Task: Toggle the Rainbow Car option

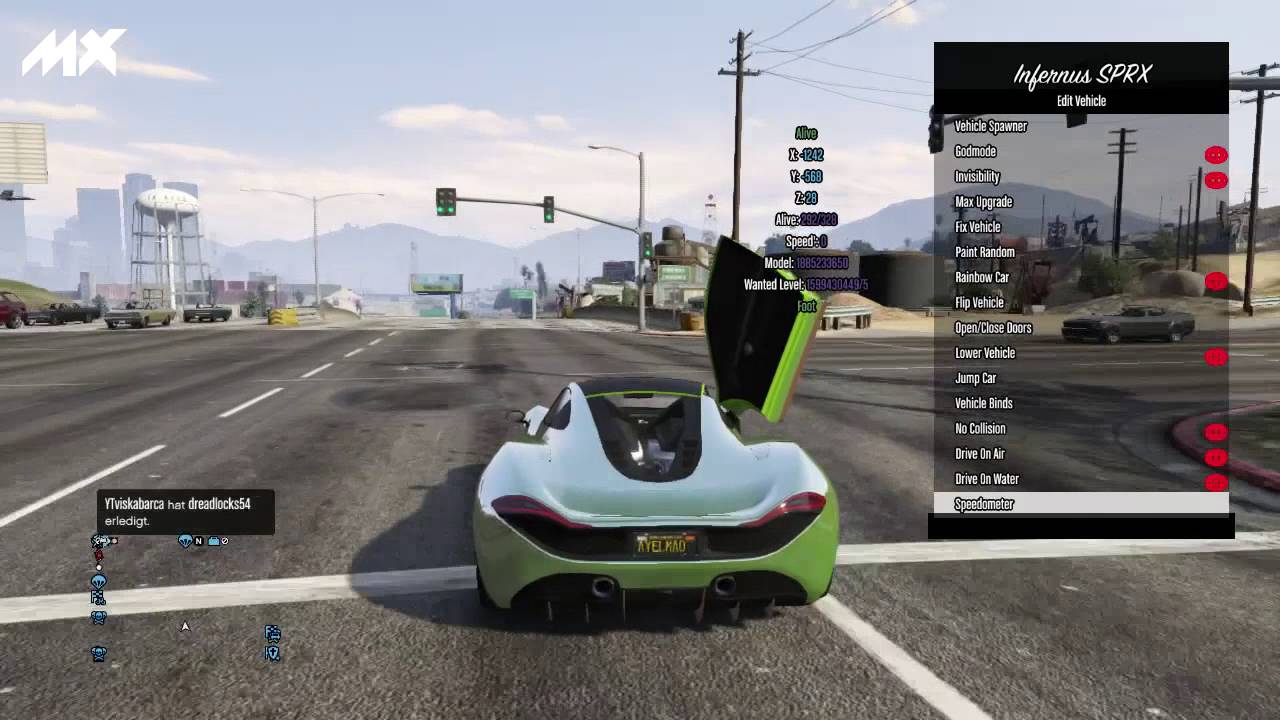Action: tap(981, 277)
